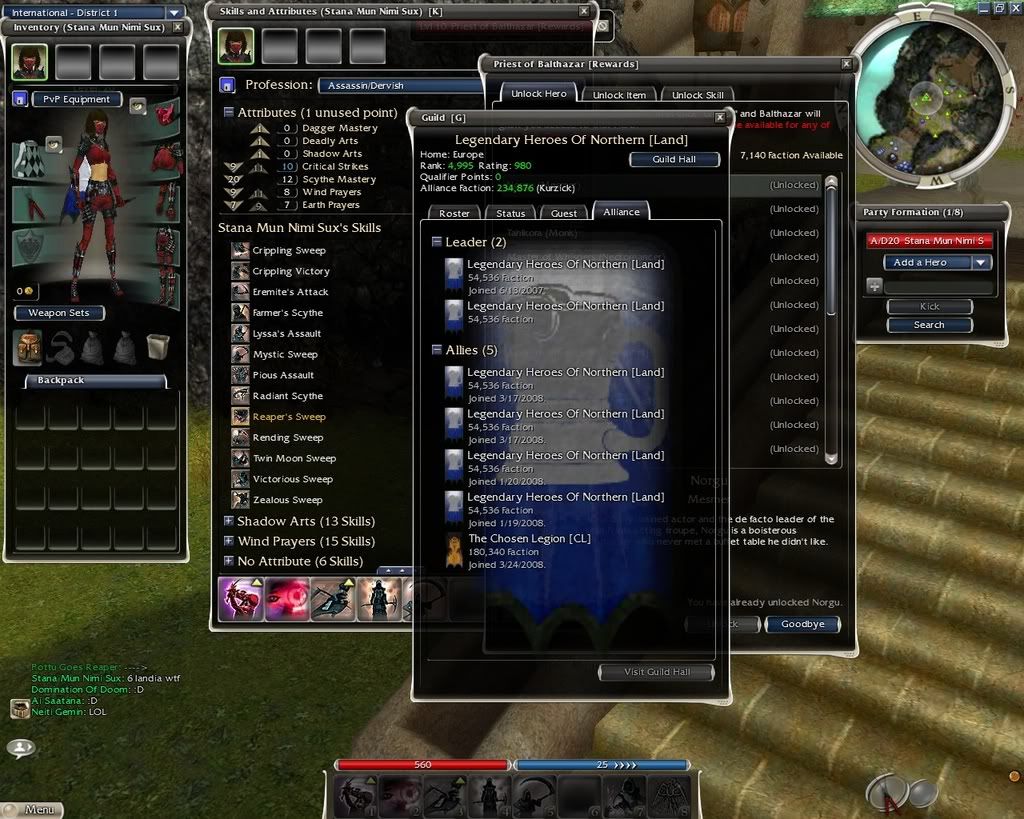Open the Weapon Sets panel
The width and height of the screenshot is (1024, 819).
[58, 313]
